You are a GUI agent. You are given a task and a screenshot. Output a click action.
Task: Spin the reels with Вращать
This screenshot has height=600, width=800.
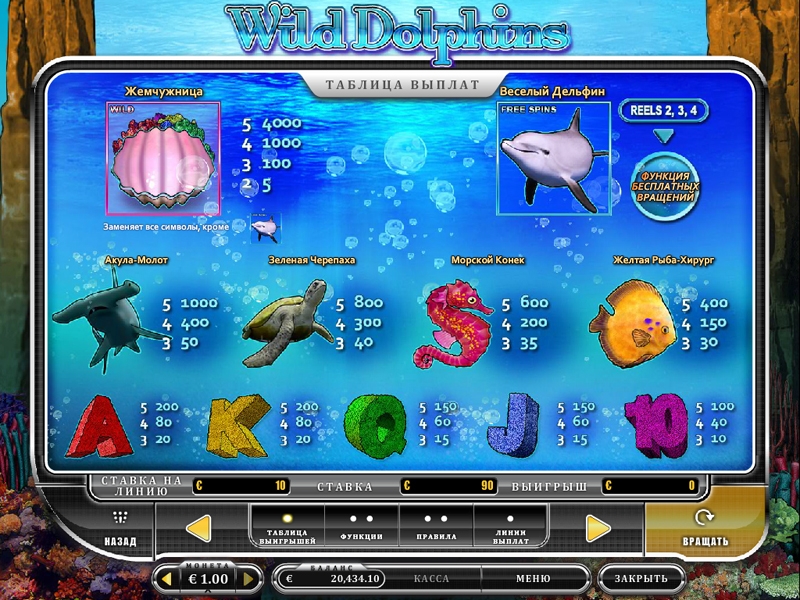(704, 528)
